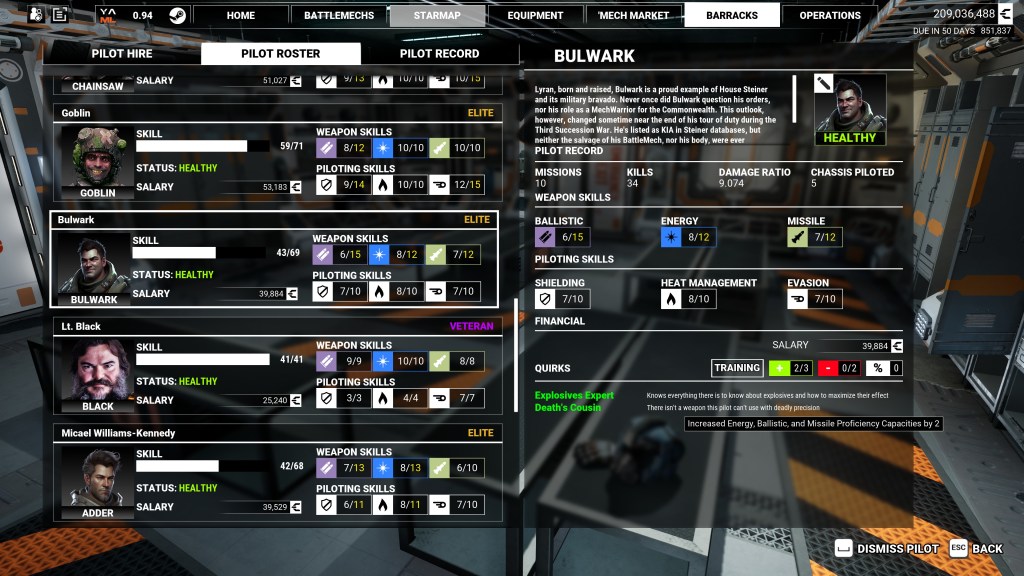1024x576 pixels.
Task: Open the Home tab
Action: (240, 15)
